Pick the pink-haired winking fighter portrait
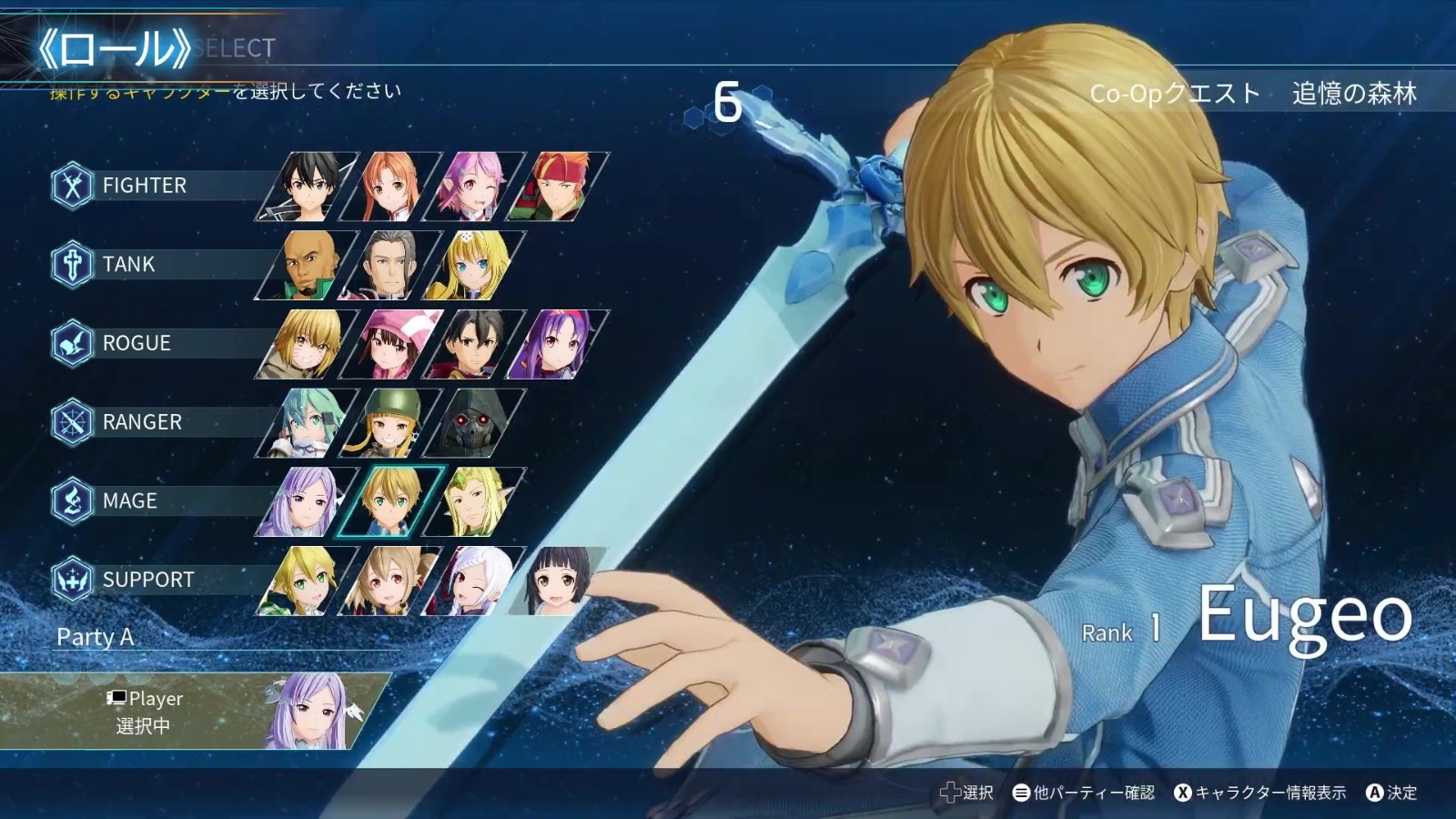The width and height of the screenshot is (1456, 819). 475,187
